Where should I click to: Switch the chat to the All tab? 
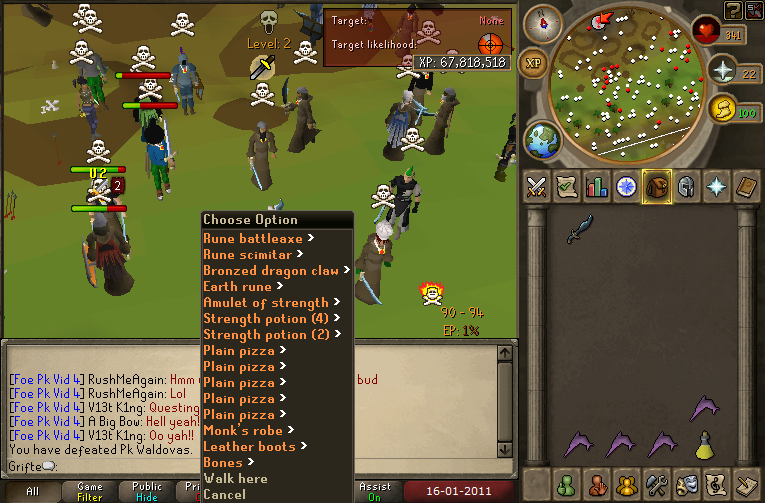pos(32,491)
